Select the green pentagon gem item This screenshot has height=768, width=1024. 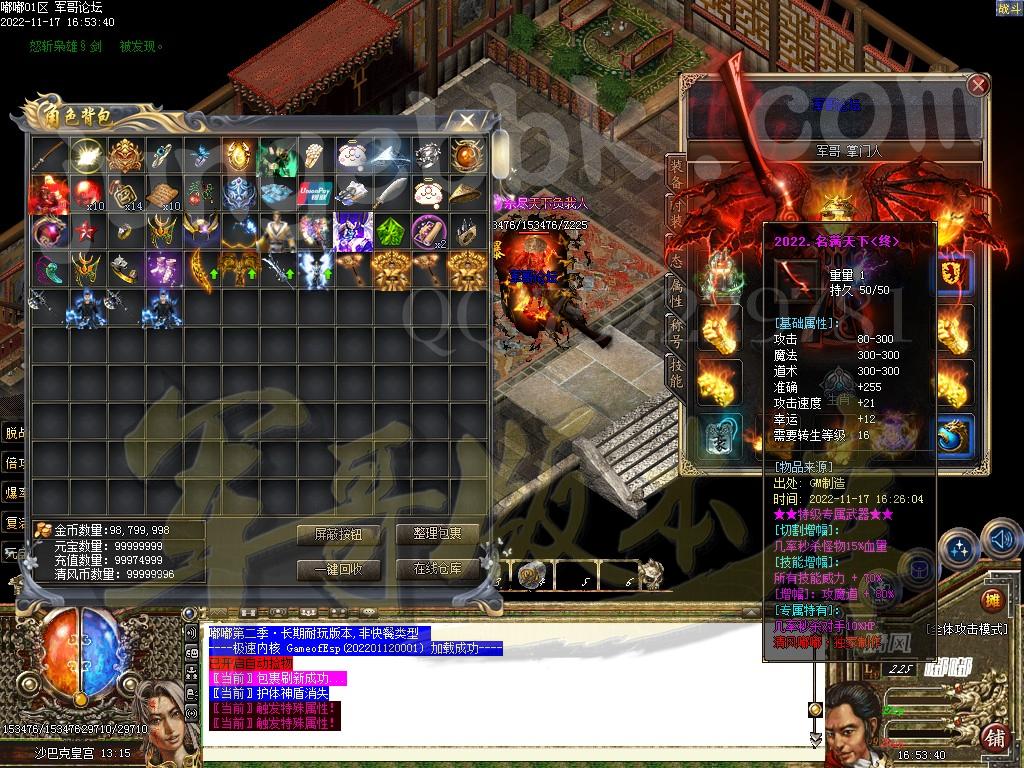(x=391, y=230)
